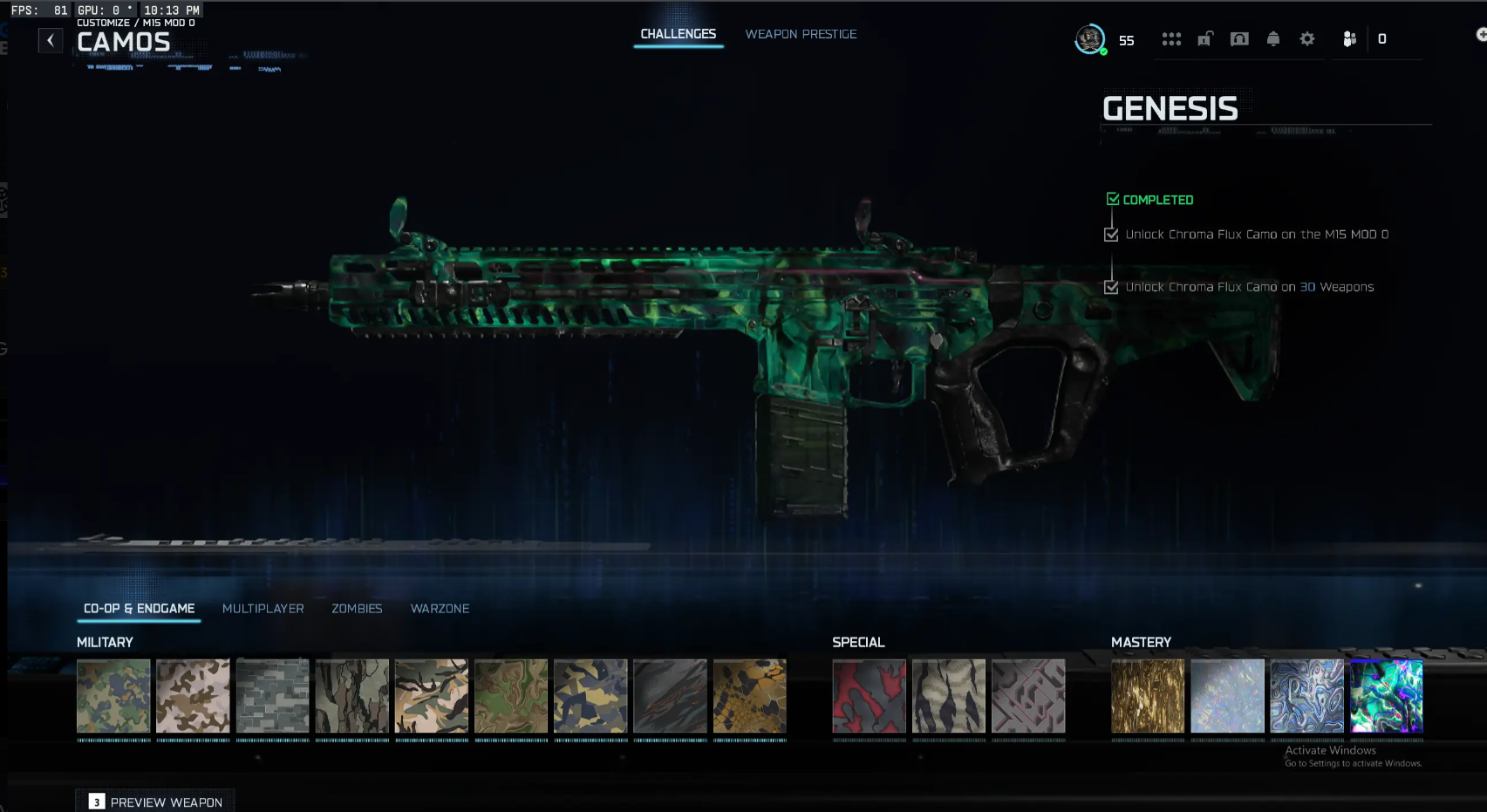Image resolution: width=1487 pixels, height=812 pixels.
Task: Open the apps grid icon
Action: 1171,38
